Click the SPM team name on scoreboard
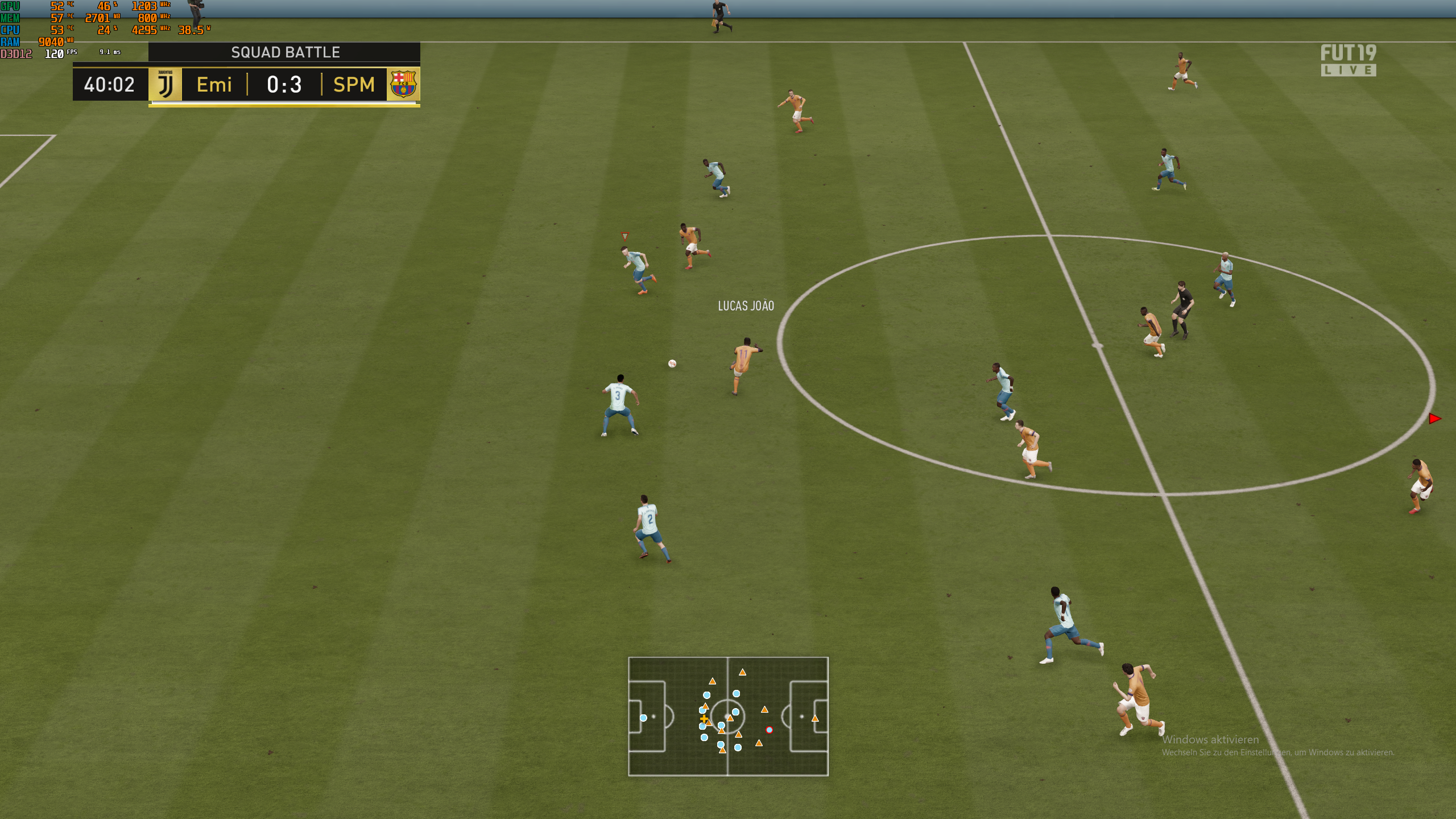The image size is (1456, 819). click(353, 85)
